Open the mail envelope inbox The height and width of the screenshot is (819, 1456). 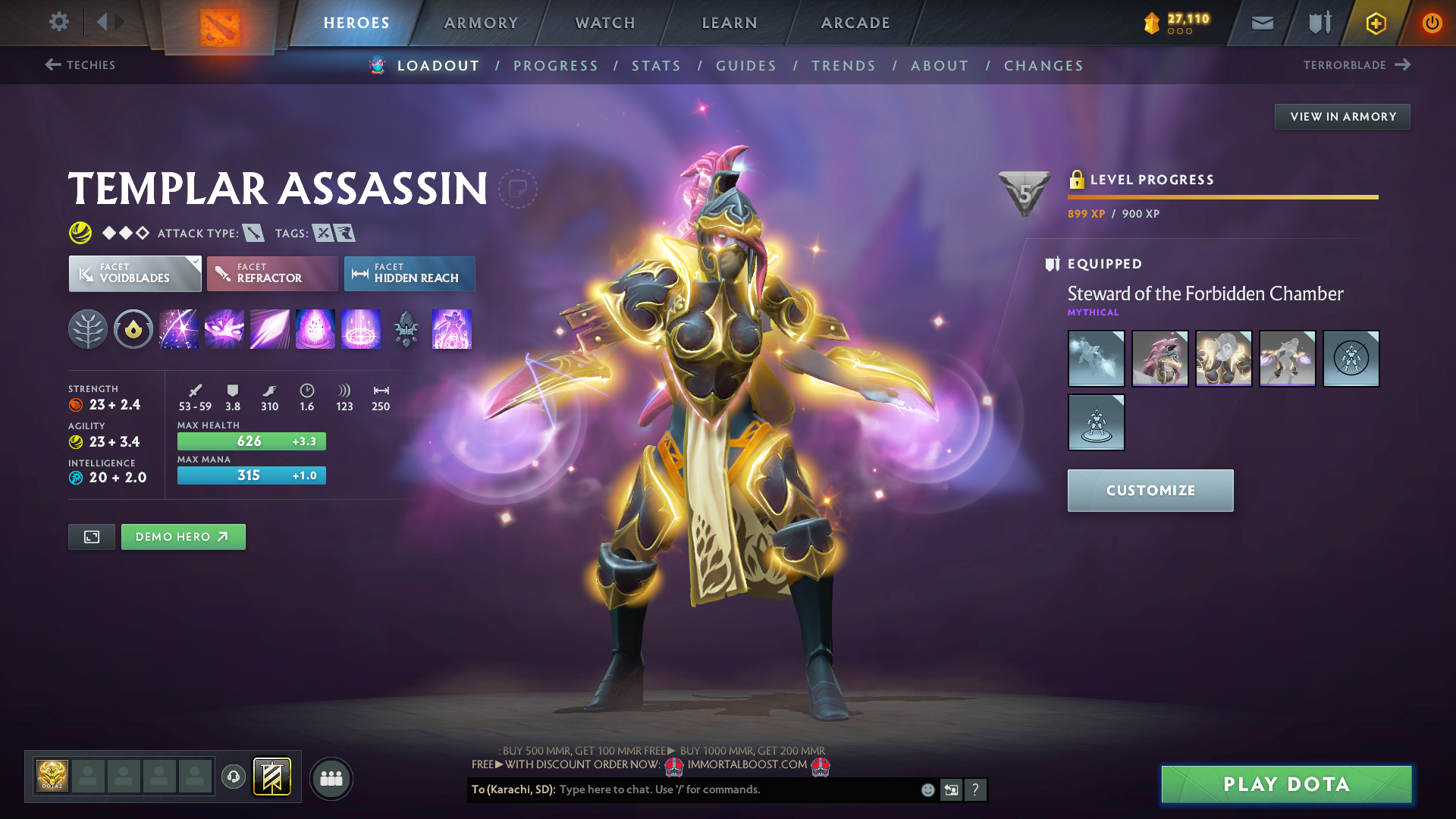[1262, 24]
